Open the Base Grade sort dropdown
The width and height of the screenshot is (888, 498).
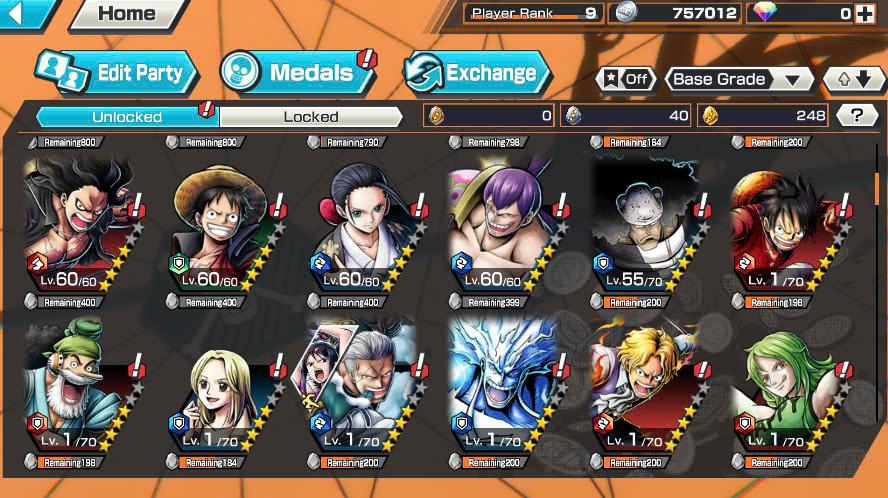pos(739,79)
